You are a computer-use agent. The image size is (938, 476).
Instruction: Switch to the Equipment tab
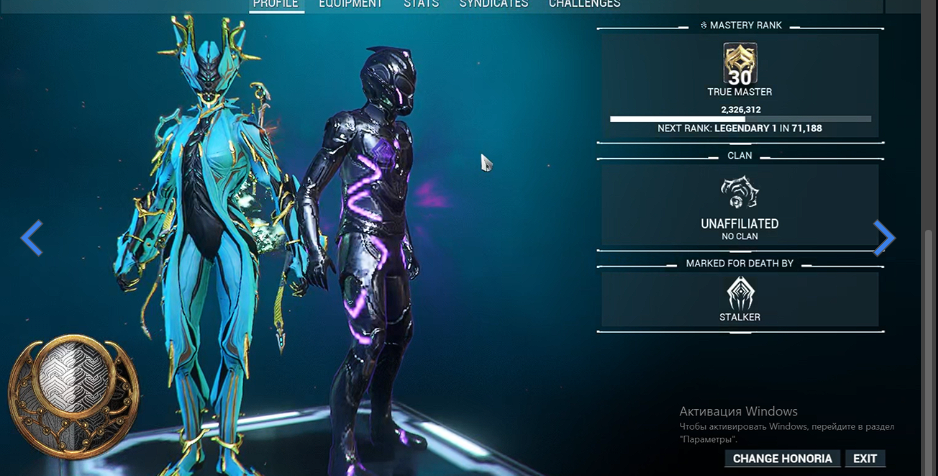click(350, 4)
